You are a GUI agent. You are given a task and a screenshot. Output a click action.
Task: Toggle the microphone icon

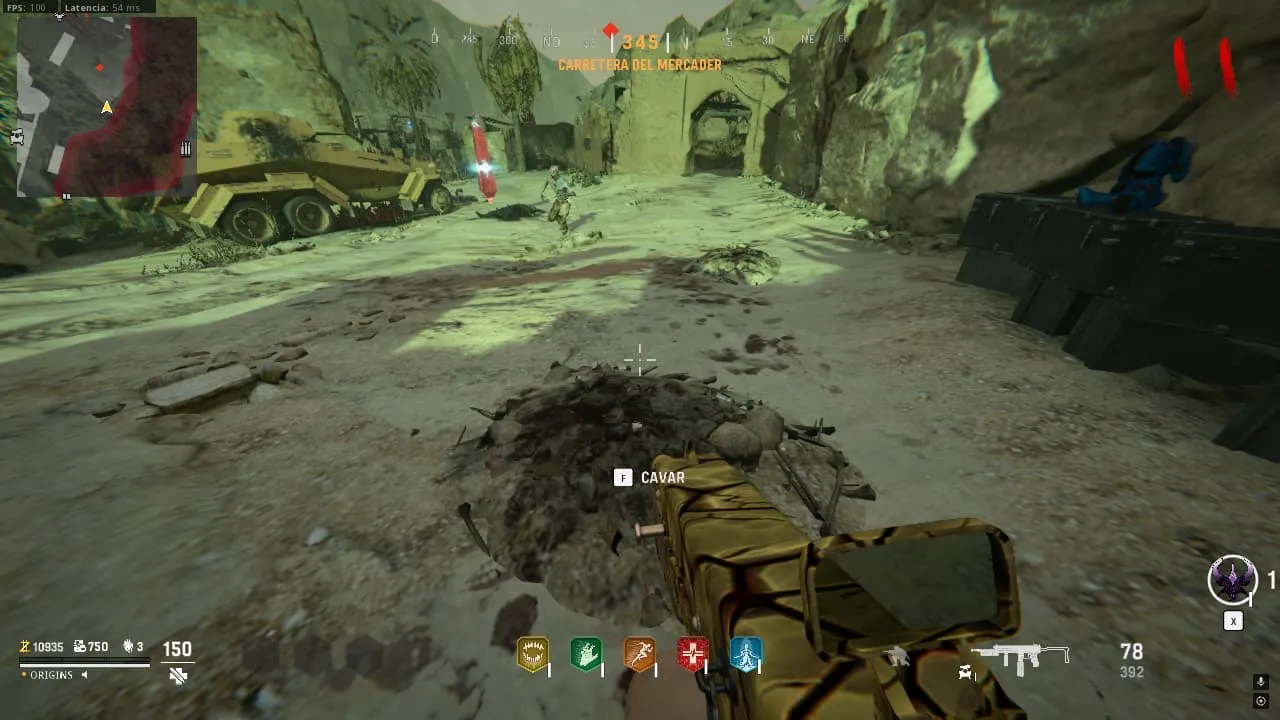[x=1261, y=682]
